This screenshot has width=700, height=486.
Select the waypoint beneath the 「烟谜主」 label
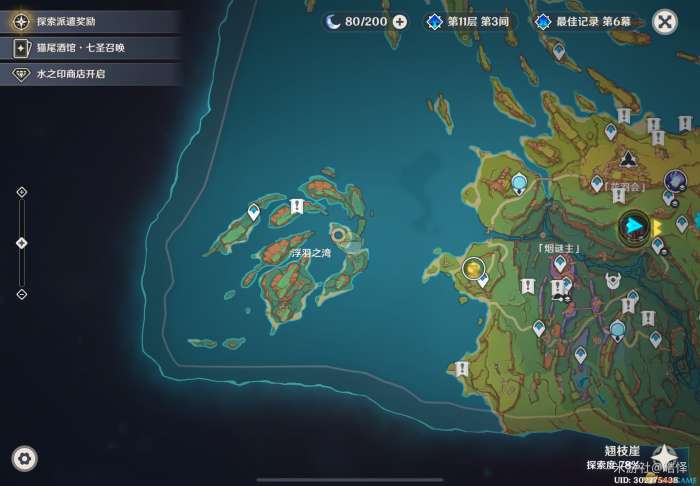(x=560, y=264)
